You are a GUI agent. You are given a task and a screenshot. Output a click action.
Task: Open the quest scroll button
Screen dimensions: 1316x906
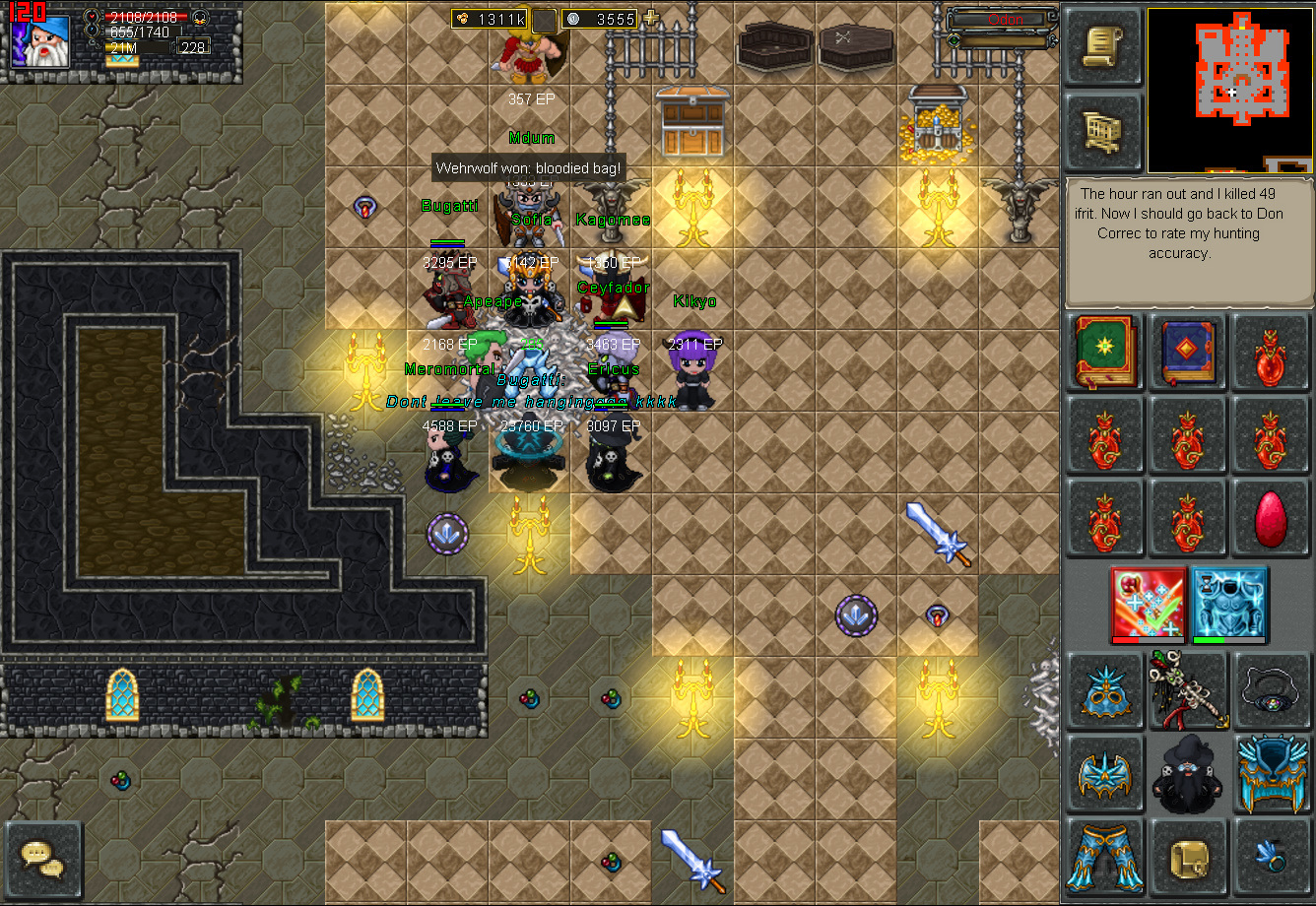(x=1103, y=47)
